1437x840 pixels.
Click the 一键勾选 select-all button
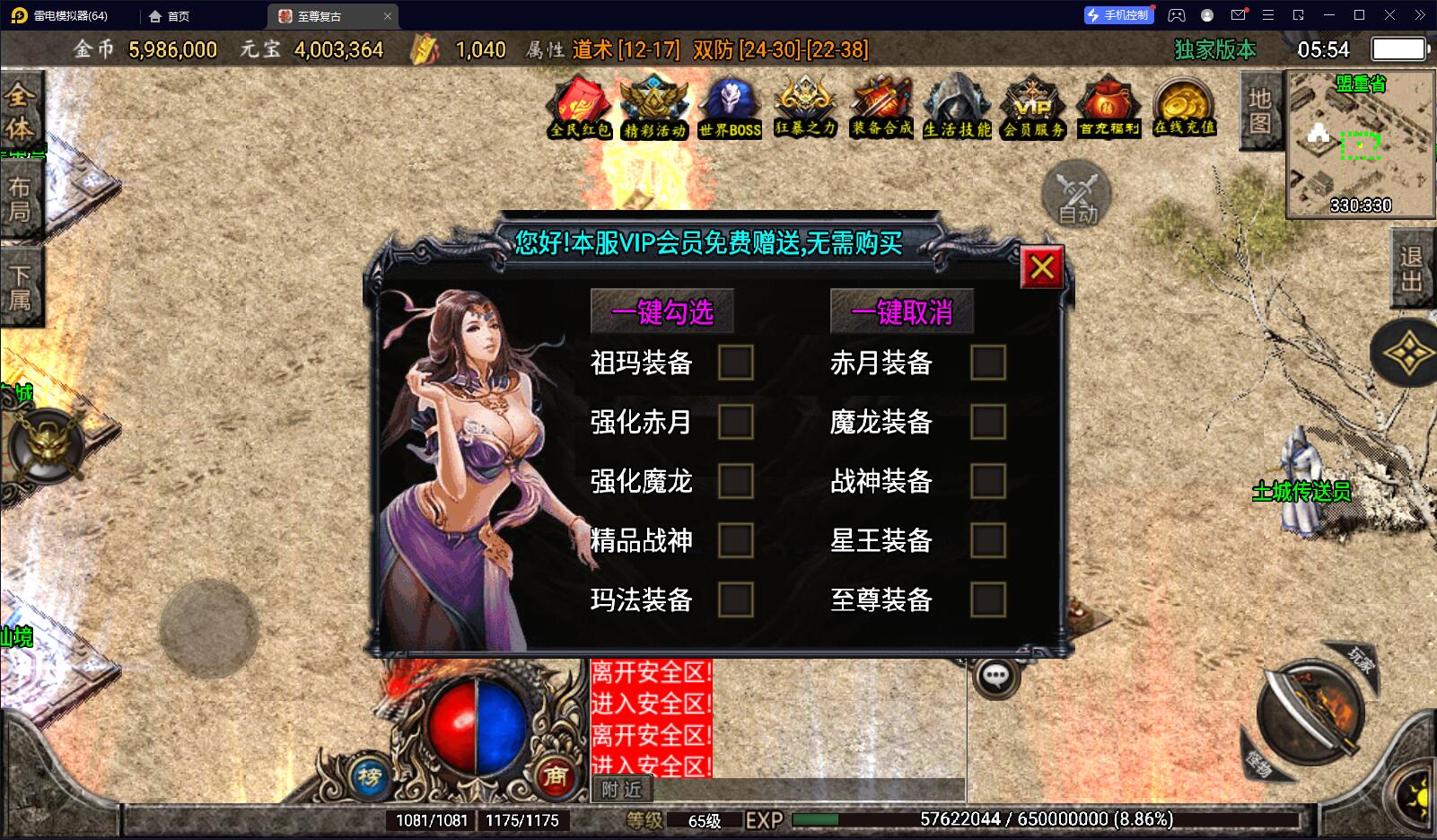[x=662, y=312]
